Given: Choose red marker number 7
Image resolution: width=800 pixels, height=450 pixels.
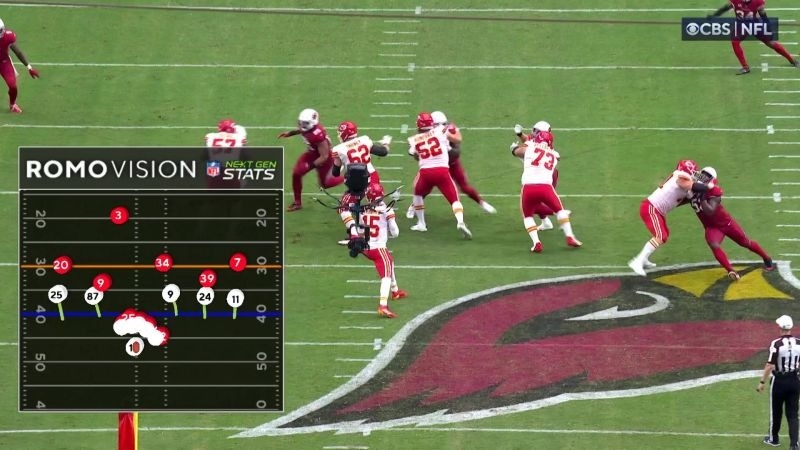Looking at the screenshot, I should pyautogui.click(x=237, y=262).
